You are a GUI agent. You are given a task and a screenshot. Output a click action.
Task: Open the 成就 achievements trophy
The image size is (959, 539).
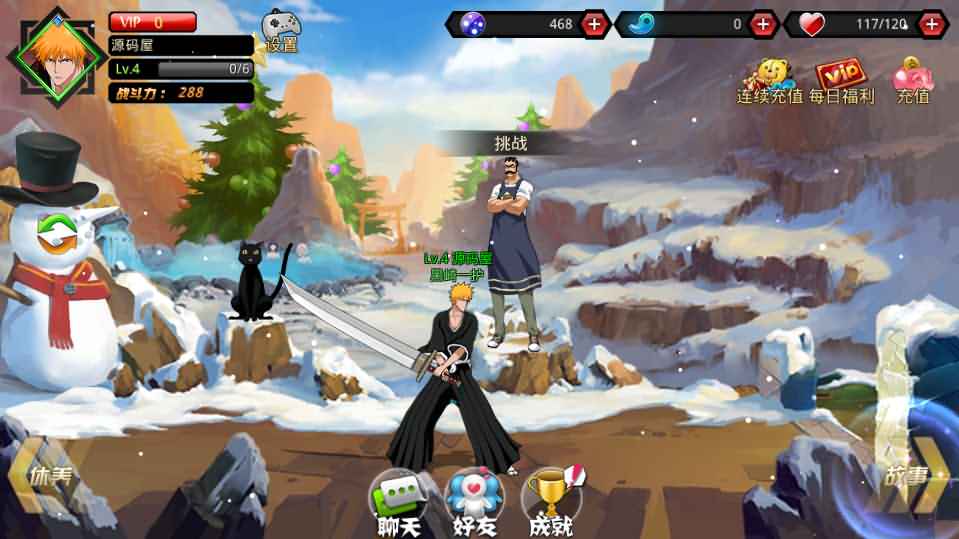pyautogui.click(x=551, y=503)
